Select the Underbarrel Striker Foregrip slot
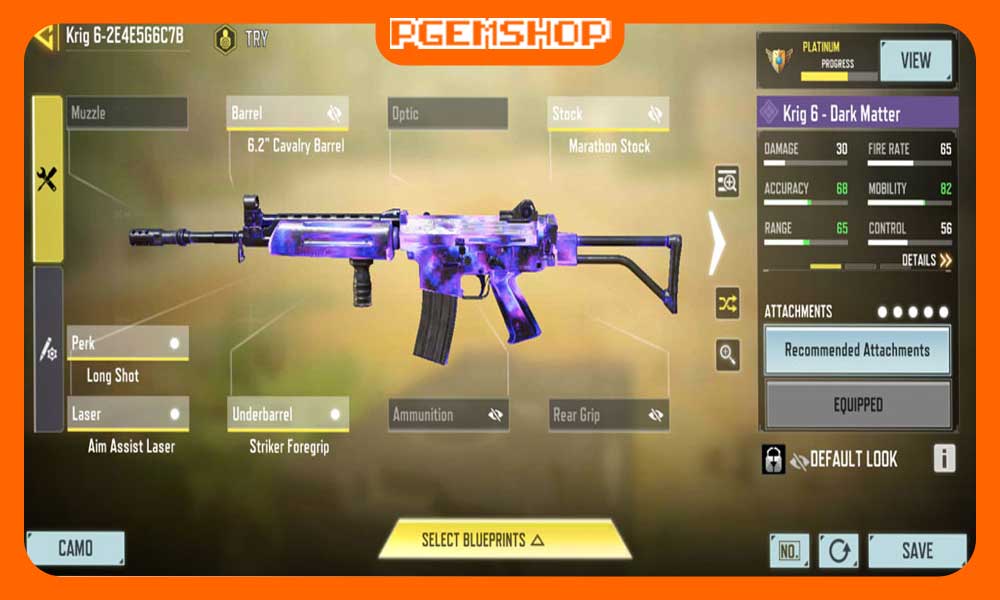The width and height of the screenshot is (1000, 600). (287, 414)
